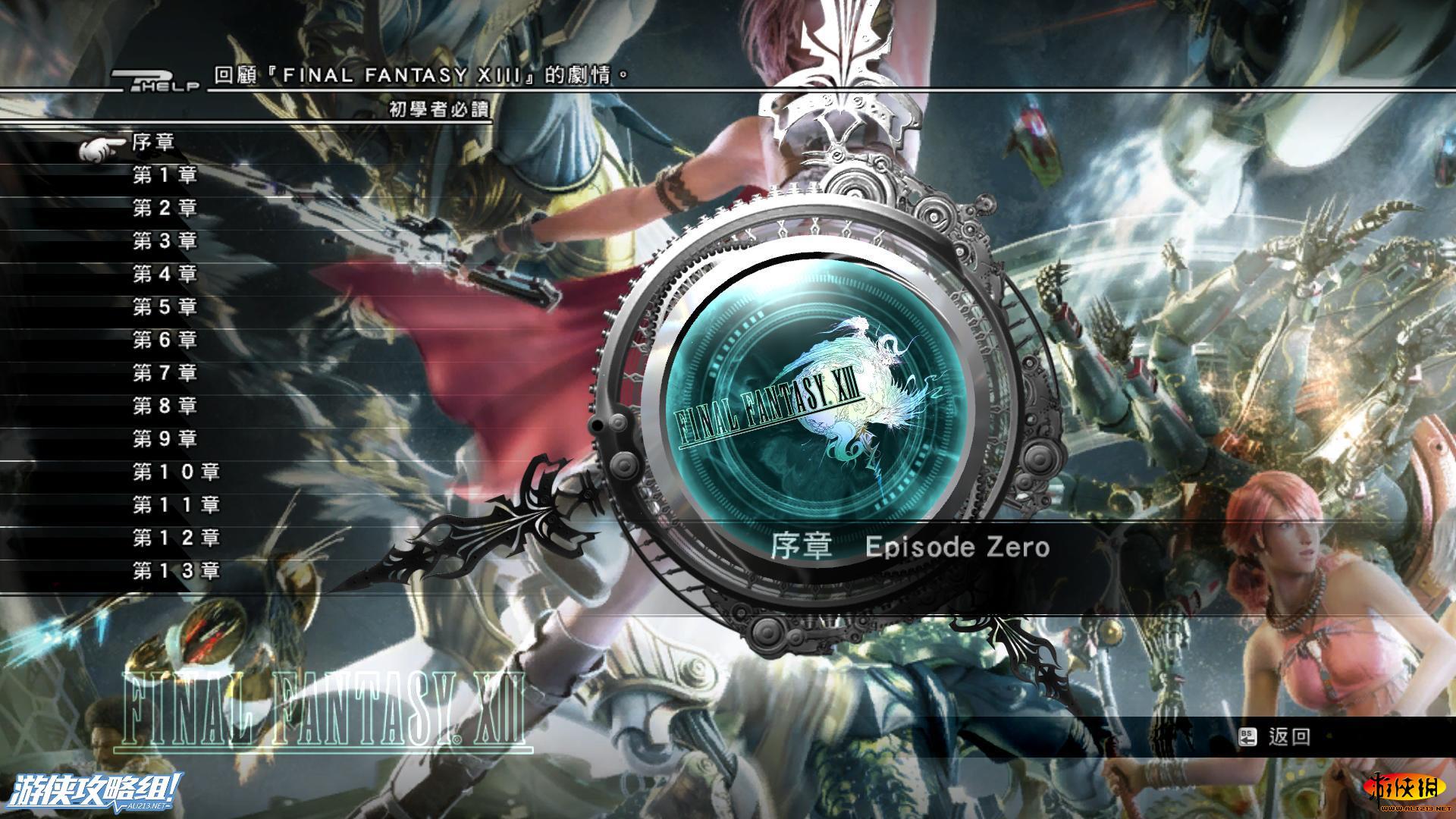This screenshot has height=819, width=1456.
Task: Select 第6章 from the list
Action: pos(165,340)
